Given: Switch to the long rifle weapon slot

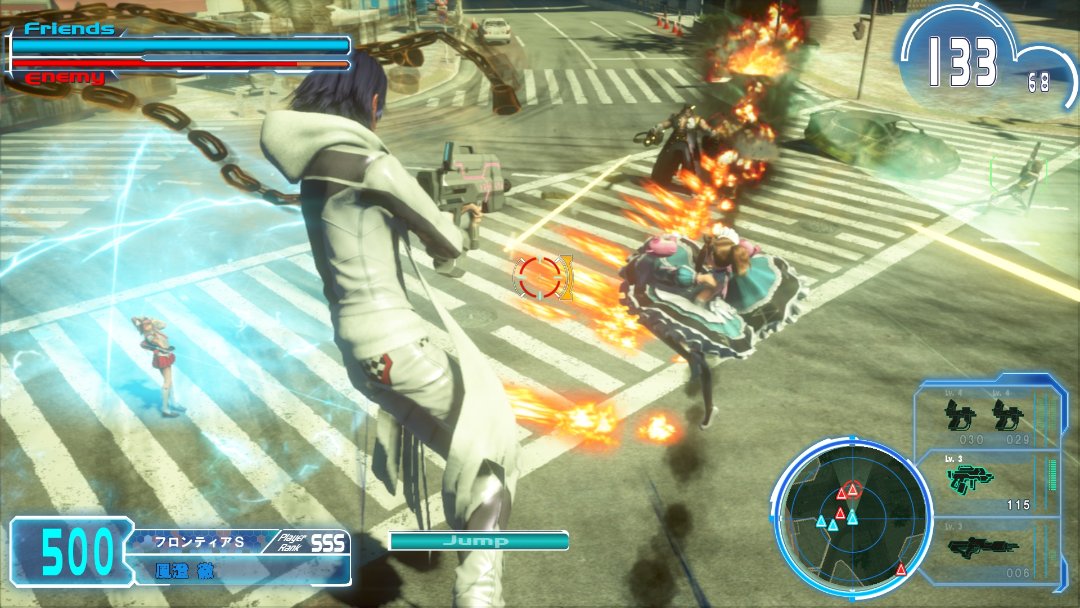Looking at the screenshot, I should point(986,548).
